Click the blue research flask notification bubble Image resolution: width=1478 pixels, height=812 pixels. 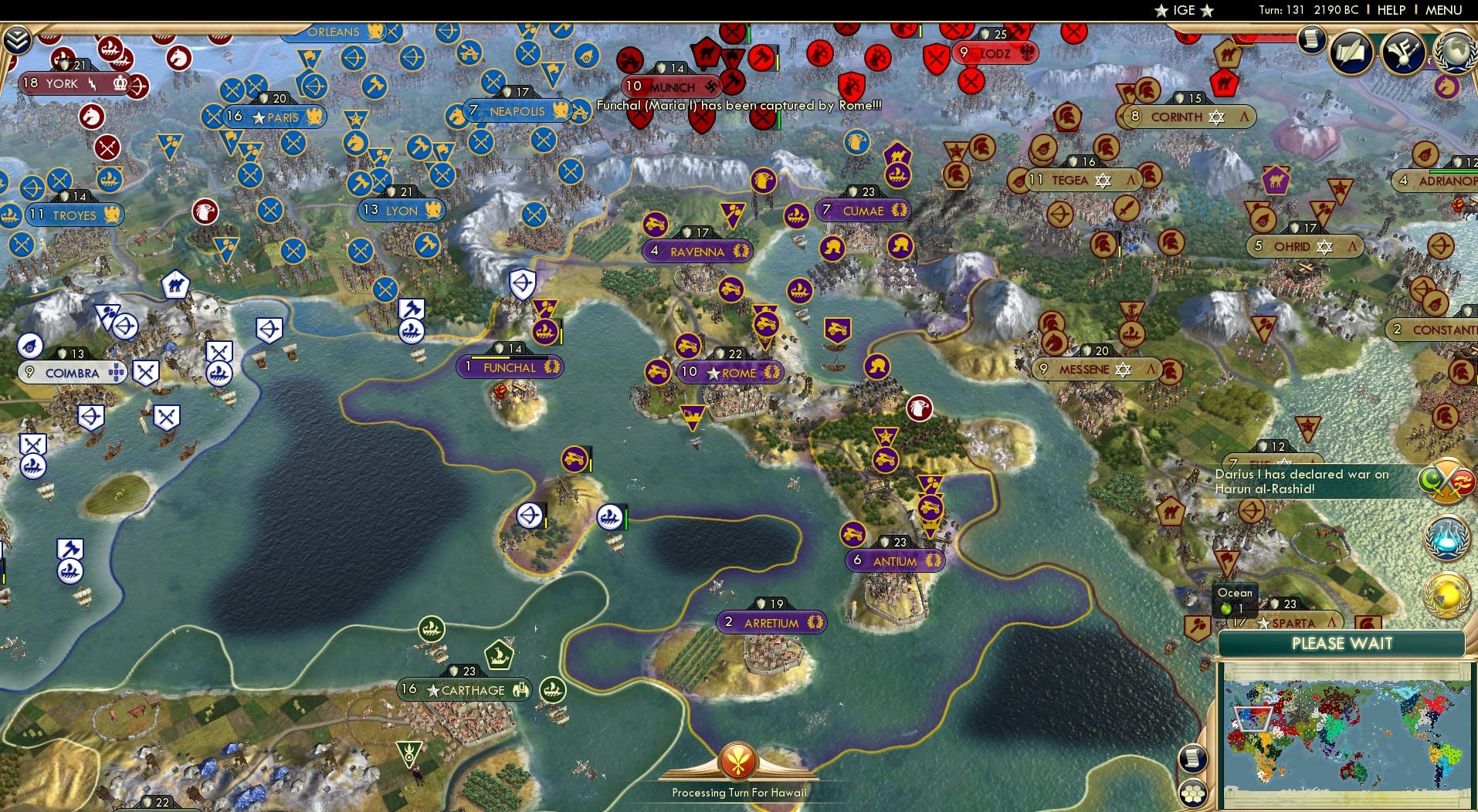click(1447, 537)
